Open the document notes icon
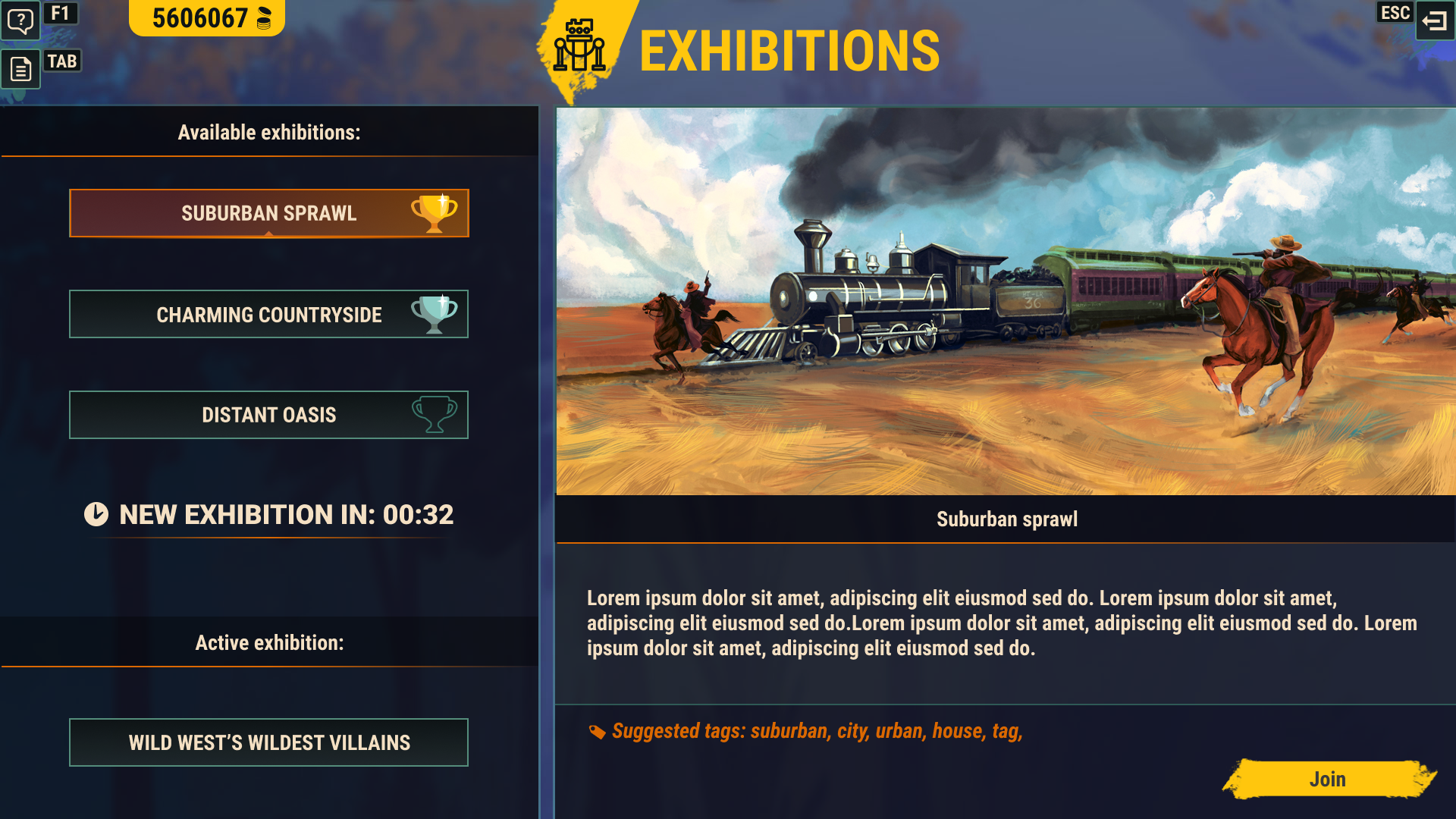 [20, 70]
